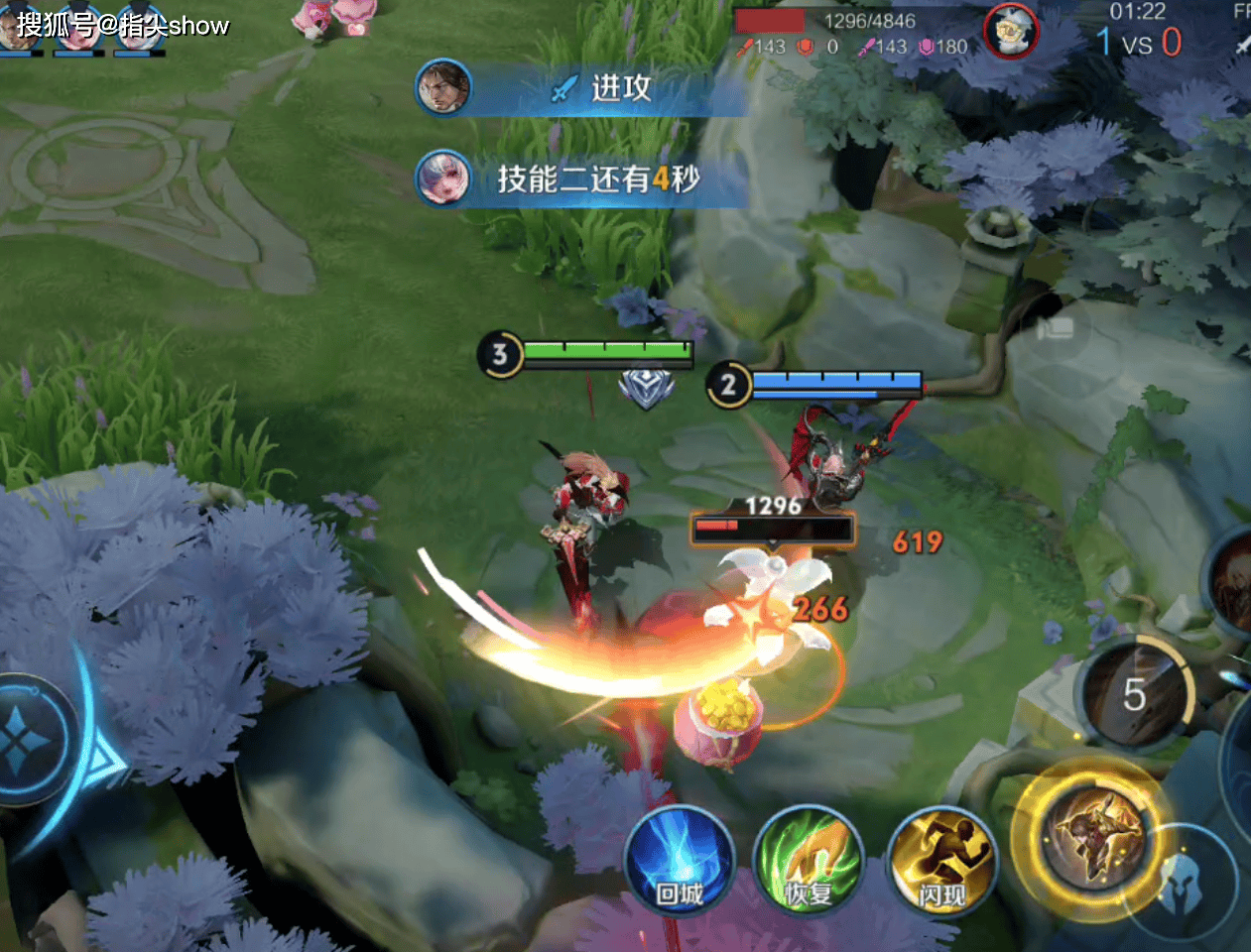Cast the glowing gold-ringed hero skill
Screen dimensions: 1251x952
point(1094,836)
